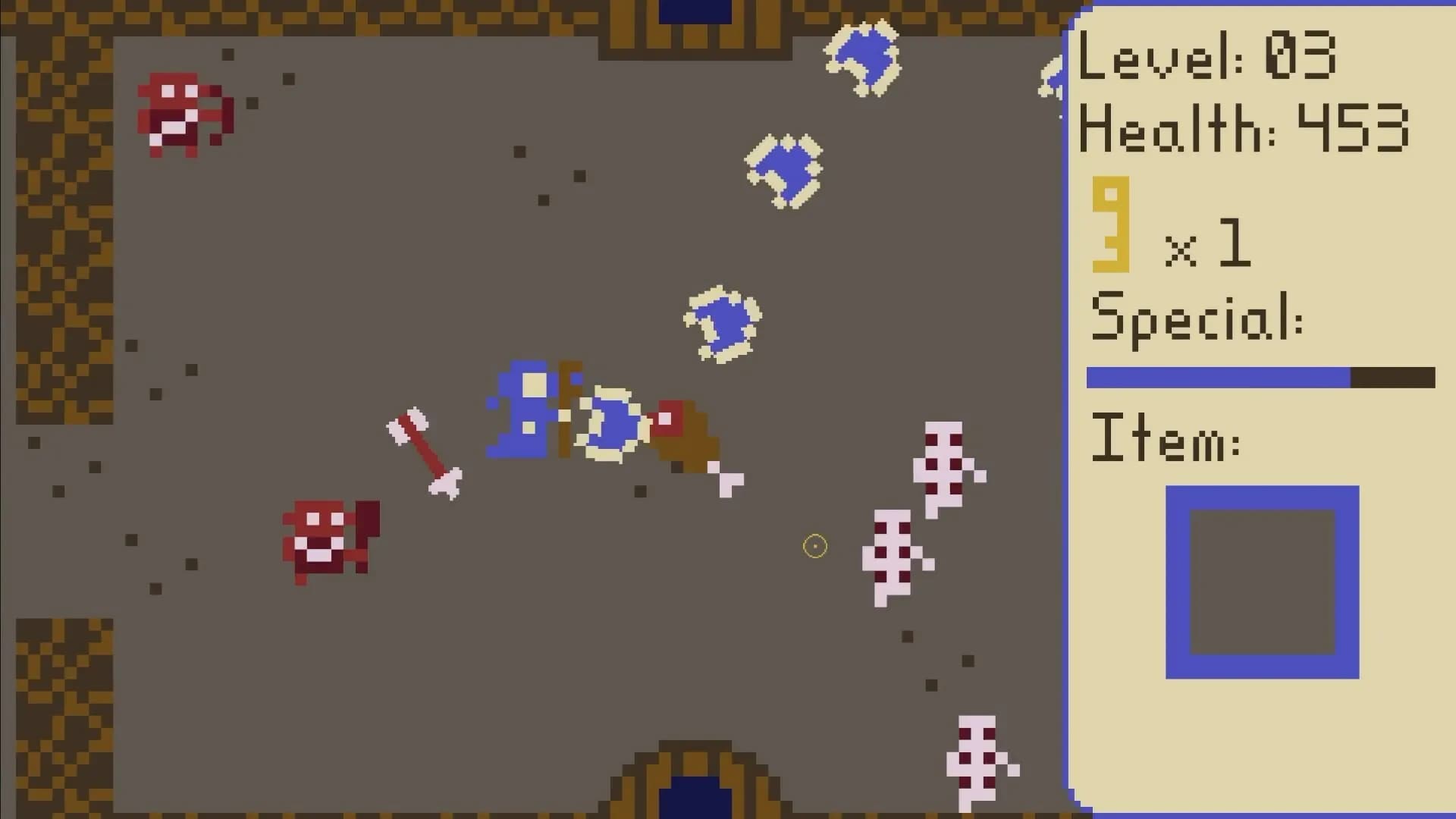Select the blue helmet pickup near the top
Image resolution: width=1456 pixels, height=819 pixels.
[x=863, y=59]
